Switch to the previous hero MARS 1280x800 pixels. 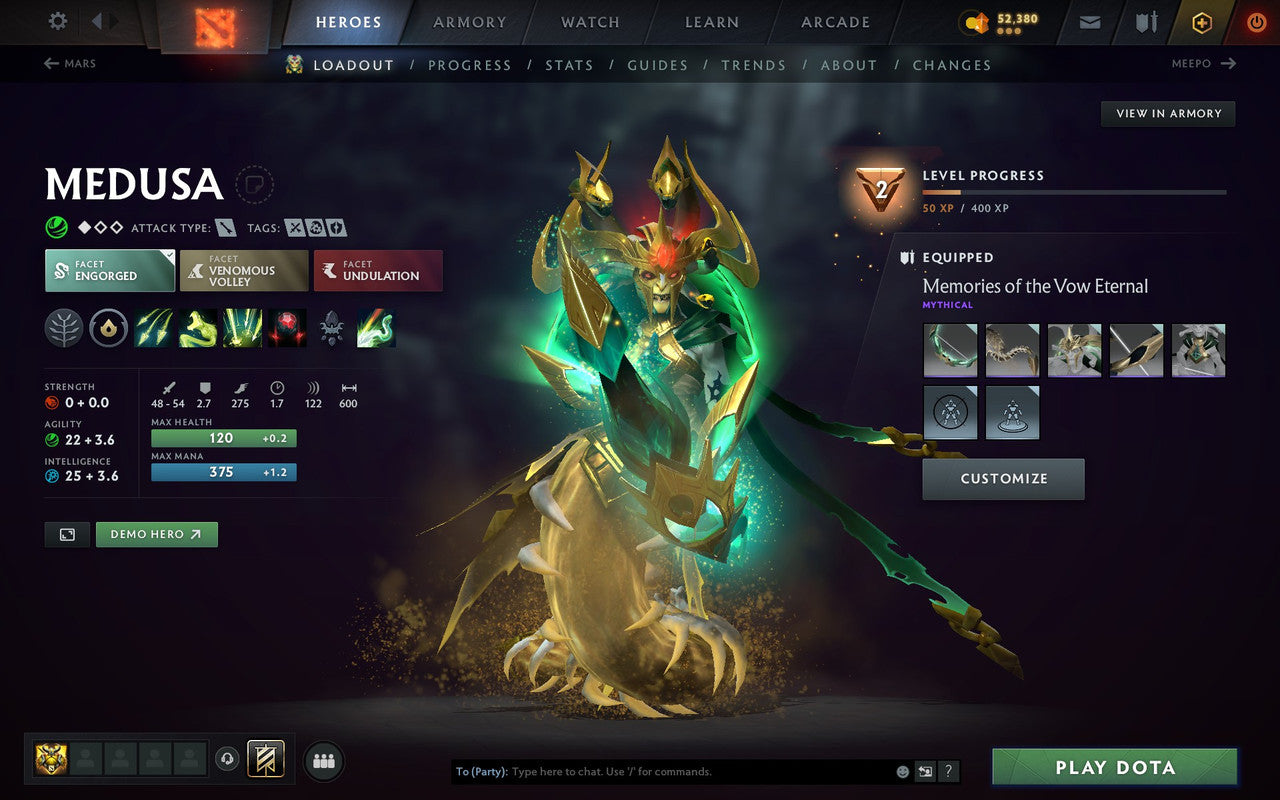pyautogui.click(x=70, y=63)
